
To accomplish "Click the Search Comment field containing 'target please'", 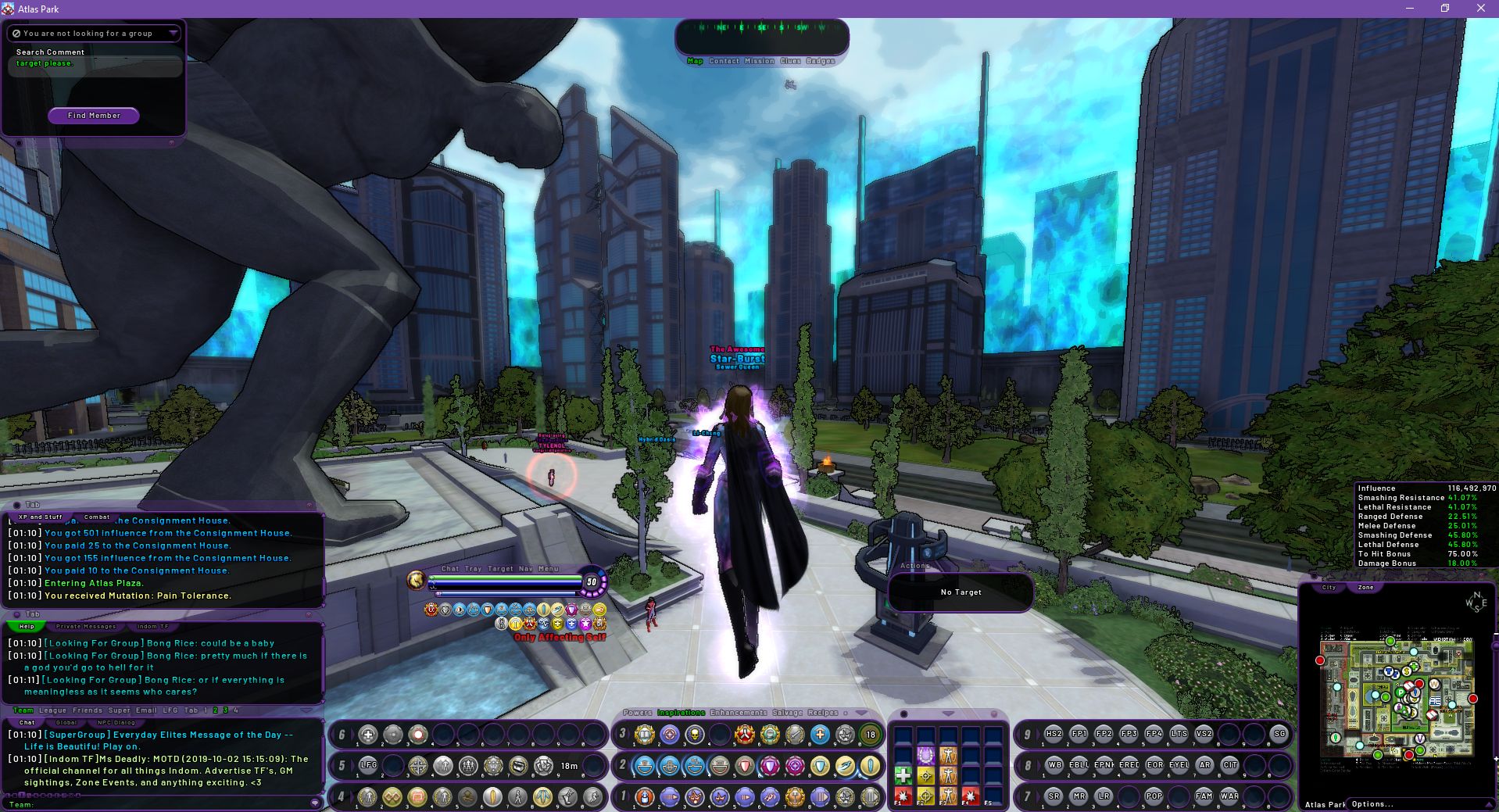I will (x=94, y=66).
